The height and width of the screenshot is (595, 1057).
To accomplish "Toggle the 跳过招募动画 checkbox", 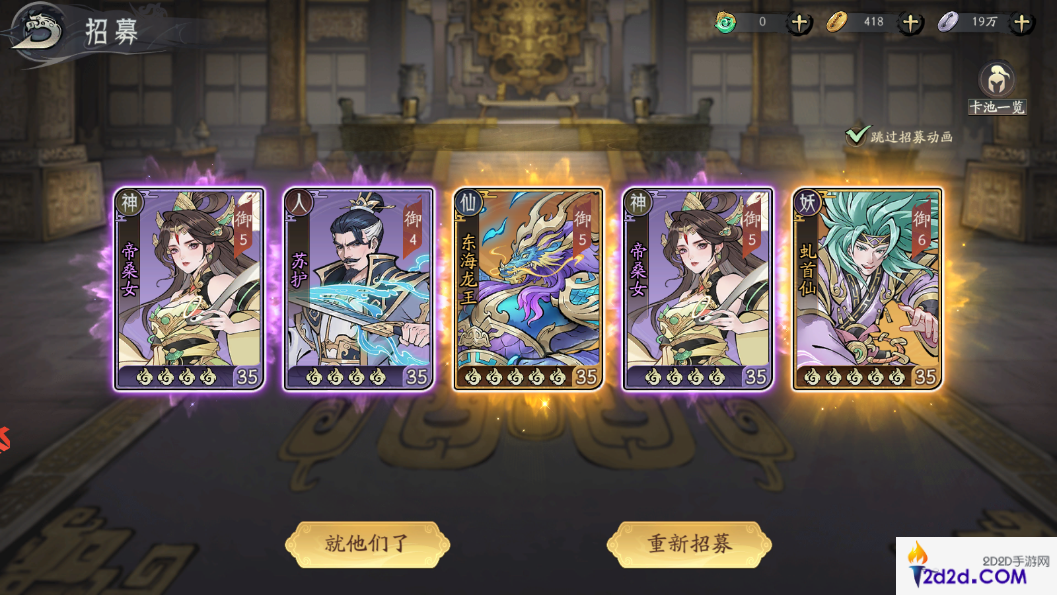I will (857, 135).
